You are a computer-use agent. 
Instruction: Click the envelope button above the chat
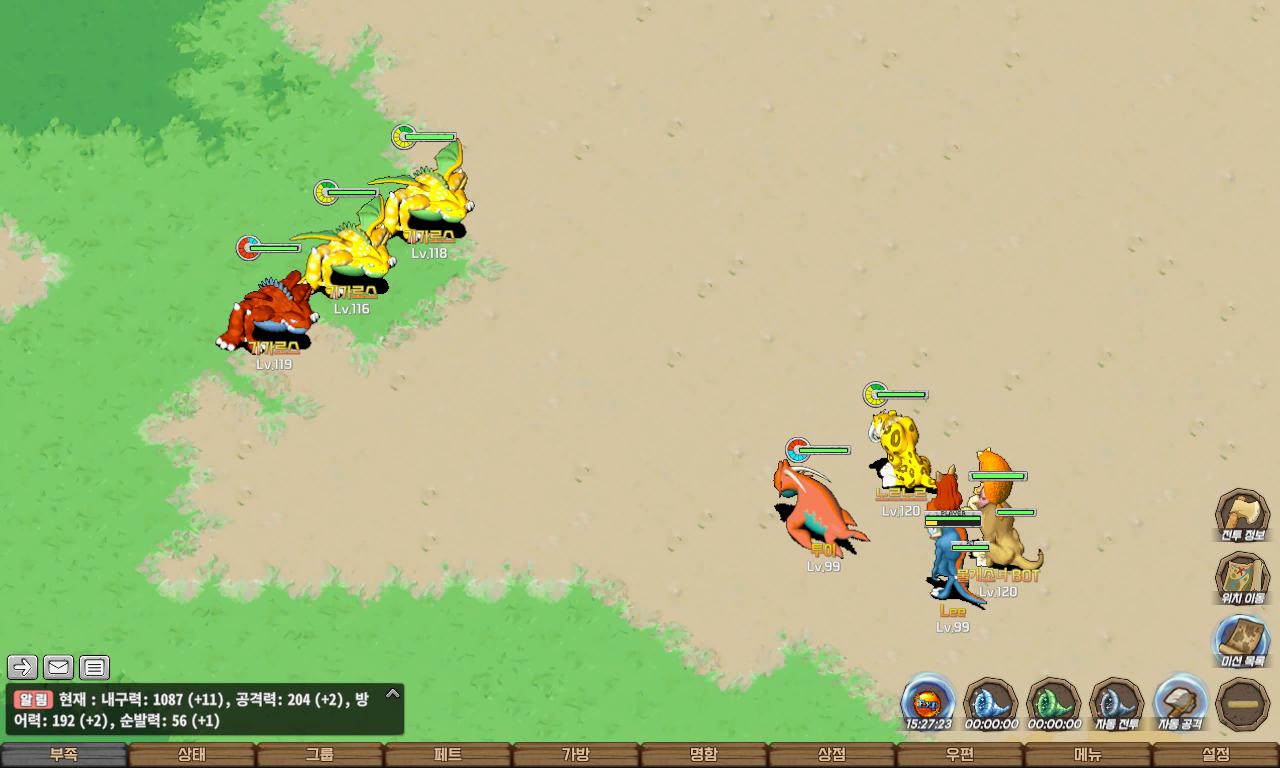pos(59,667)
